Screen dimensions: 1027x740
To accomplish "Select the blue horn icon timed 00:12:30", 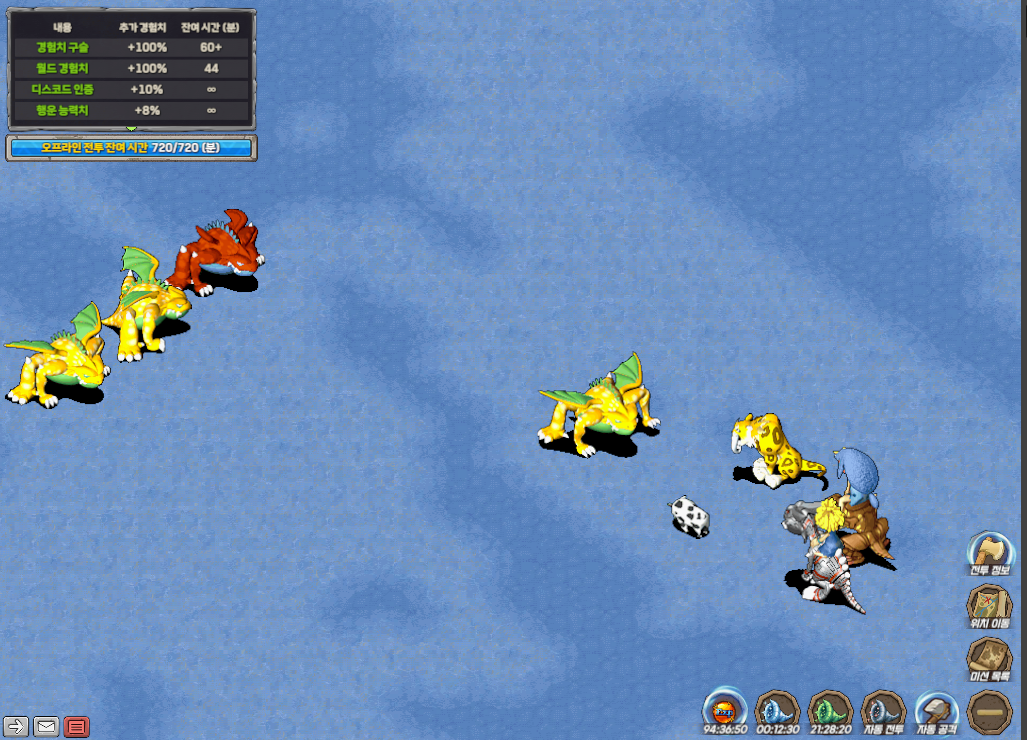I will (778, 708).
